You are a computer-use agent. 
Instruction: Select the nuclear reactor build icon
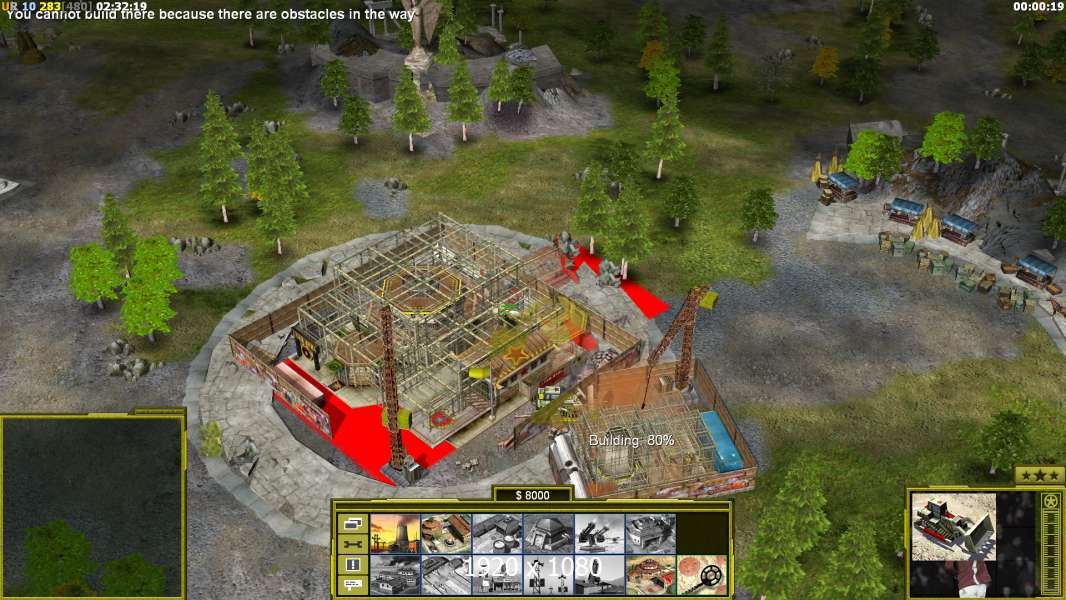394,533
